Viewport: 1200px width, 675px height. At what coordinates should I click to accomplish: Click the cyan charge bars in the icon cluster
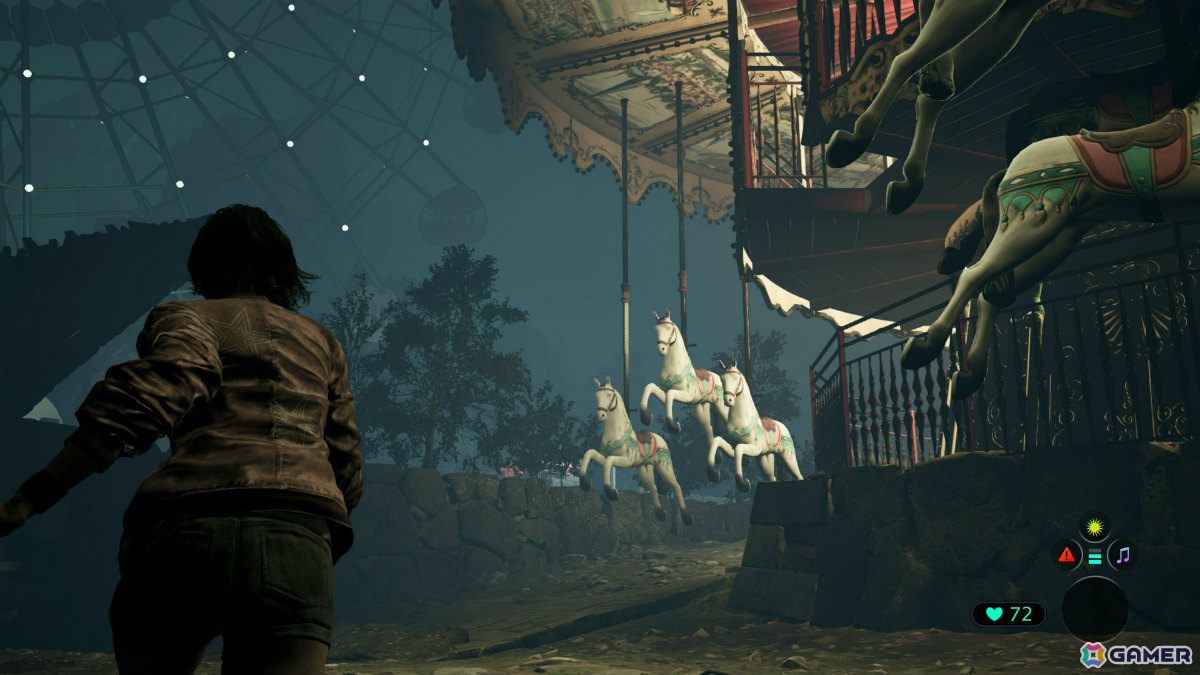pyautogui.click(x=1095, y=556)
